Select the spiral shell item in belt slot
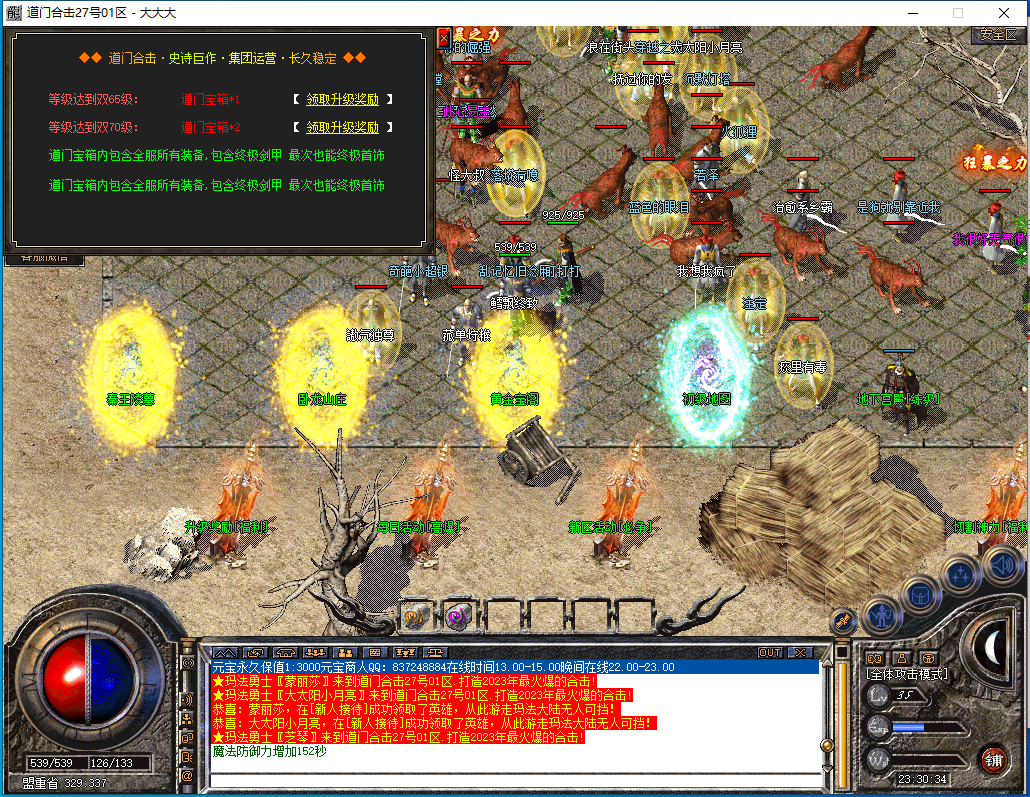The height and width of the screenshot is (797, 1030). tap(414, 615)
